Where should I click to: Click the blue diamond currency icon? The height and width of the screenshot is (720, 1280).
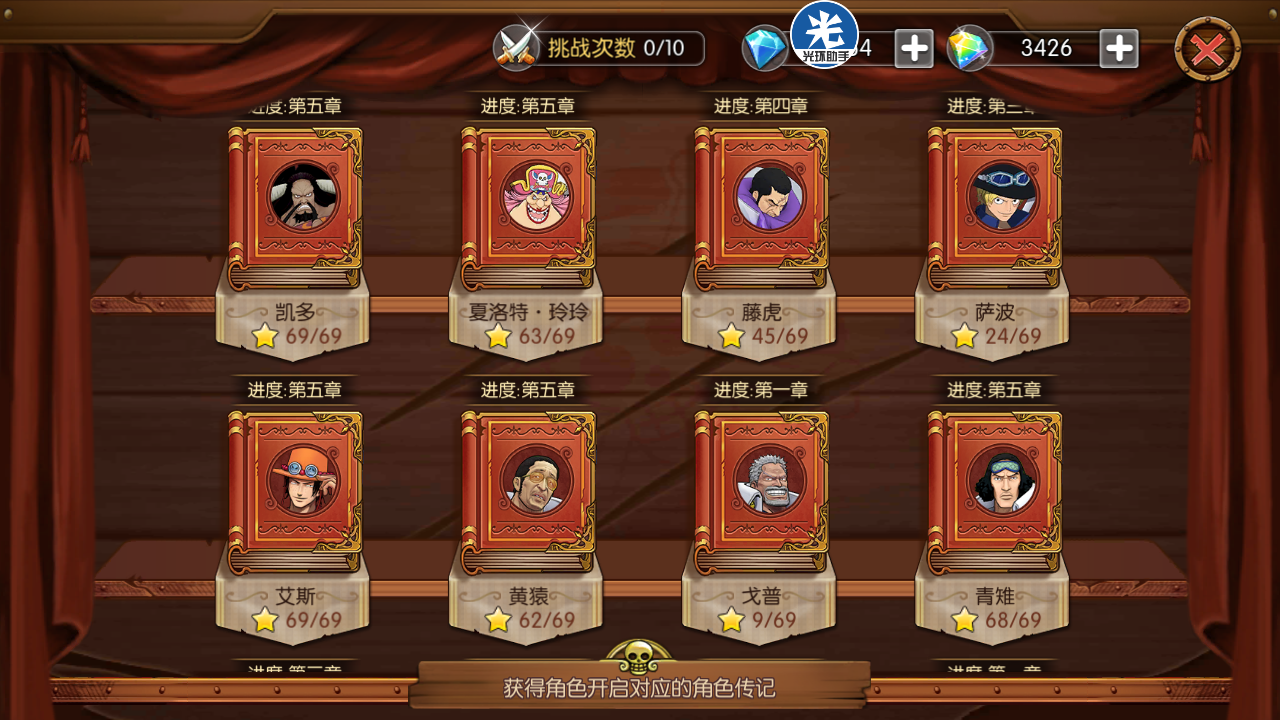click(765, 48)
